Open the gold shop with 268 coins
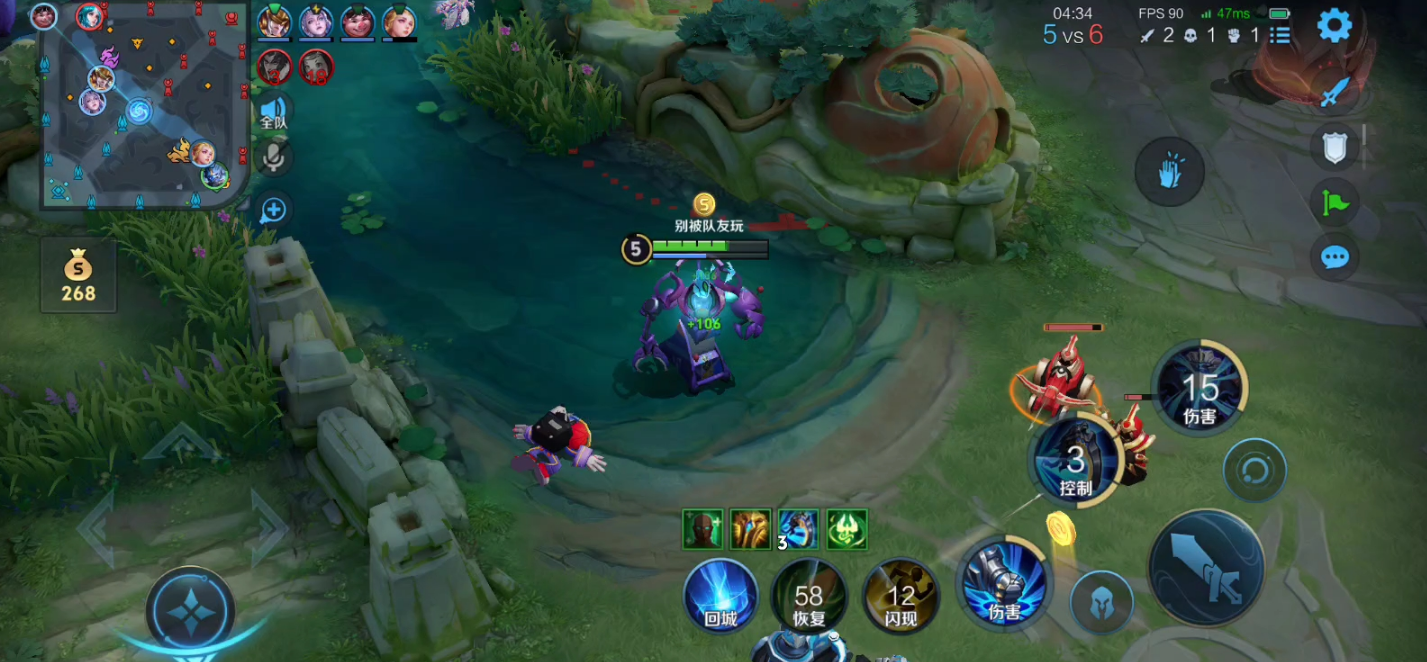The width and height of the screenshot is (1427, 662). (78, 275)
